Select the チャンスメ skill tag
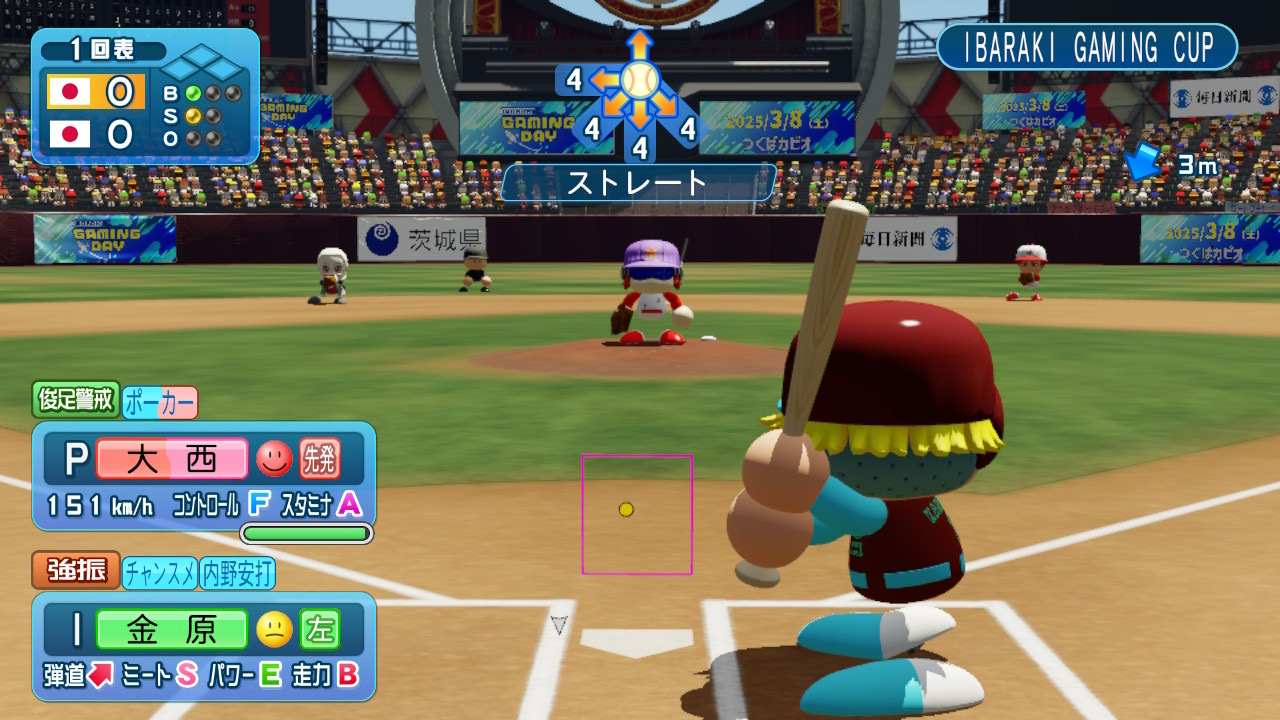Screen dimensions: 1280x720 pyautogui.click(x=160, y=573)
